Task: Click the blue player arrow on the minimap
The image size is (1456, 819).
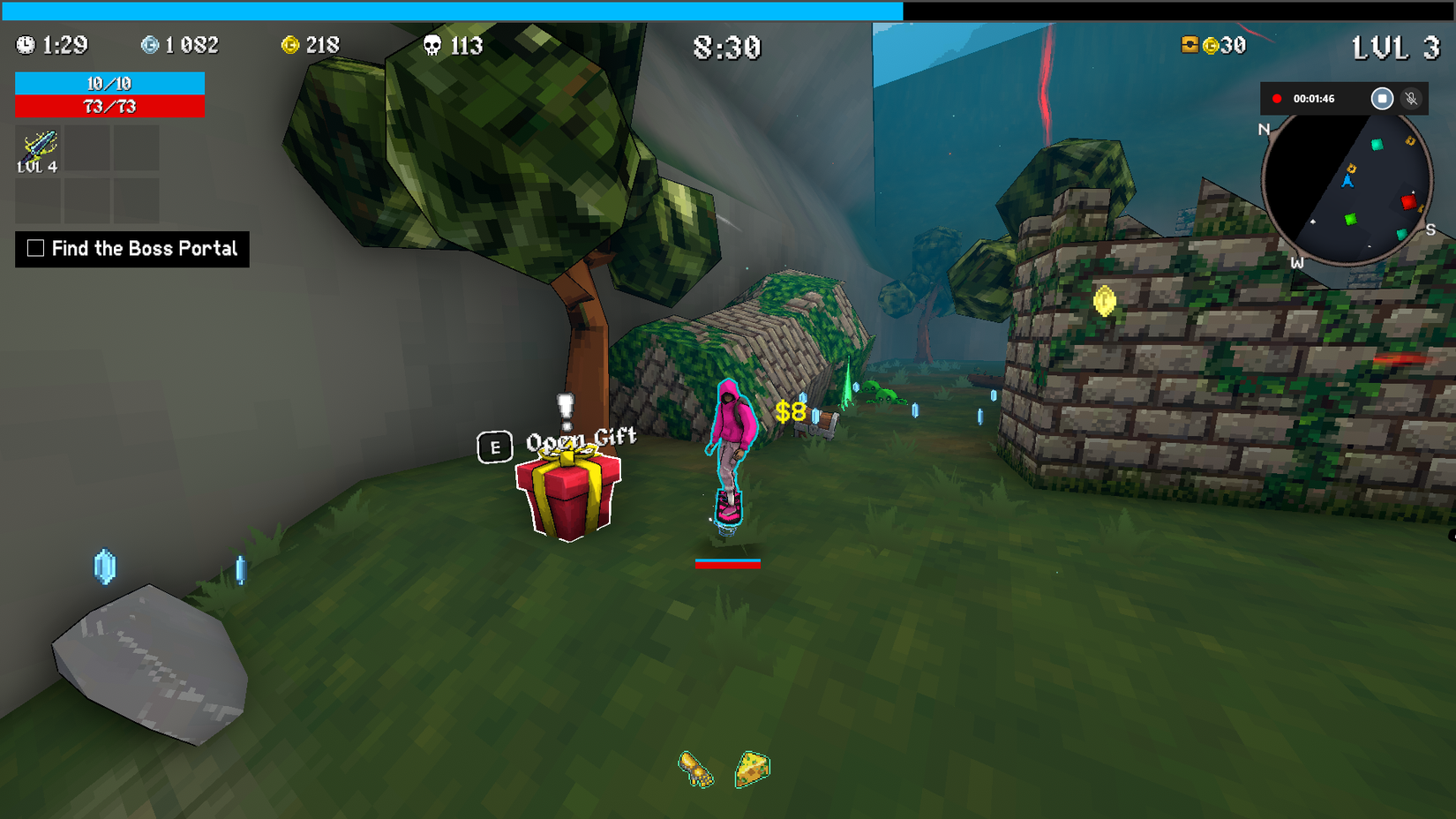Action: click(x=1347, y=182)
